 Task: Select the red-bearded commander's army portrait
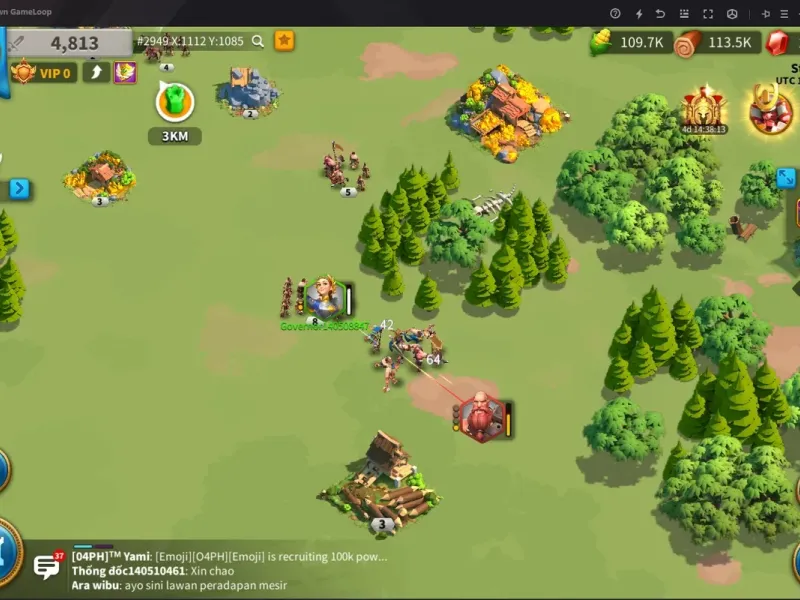point(482,416)
